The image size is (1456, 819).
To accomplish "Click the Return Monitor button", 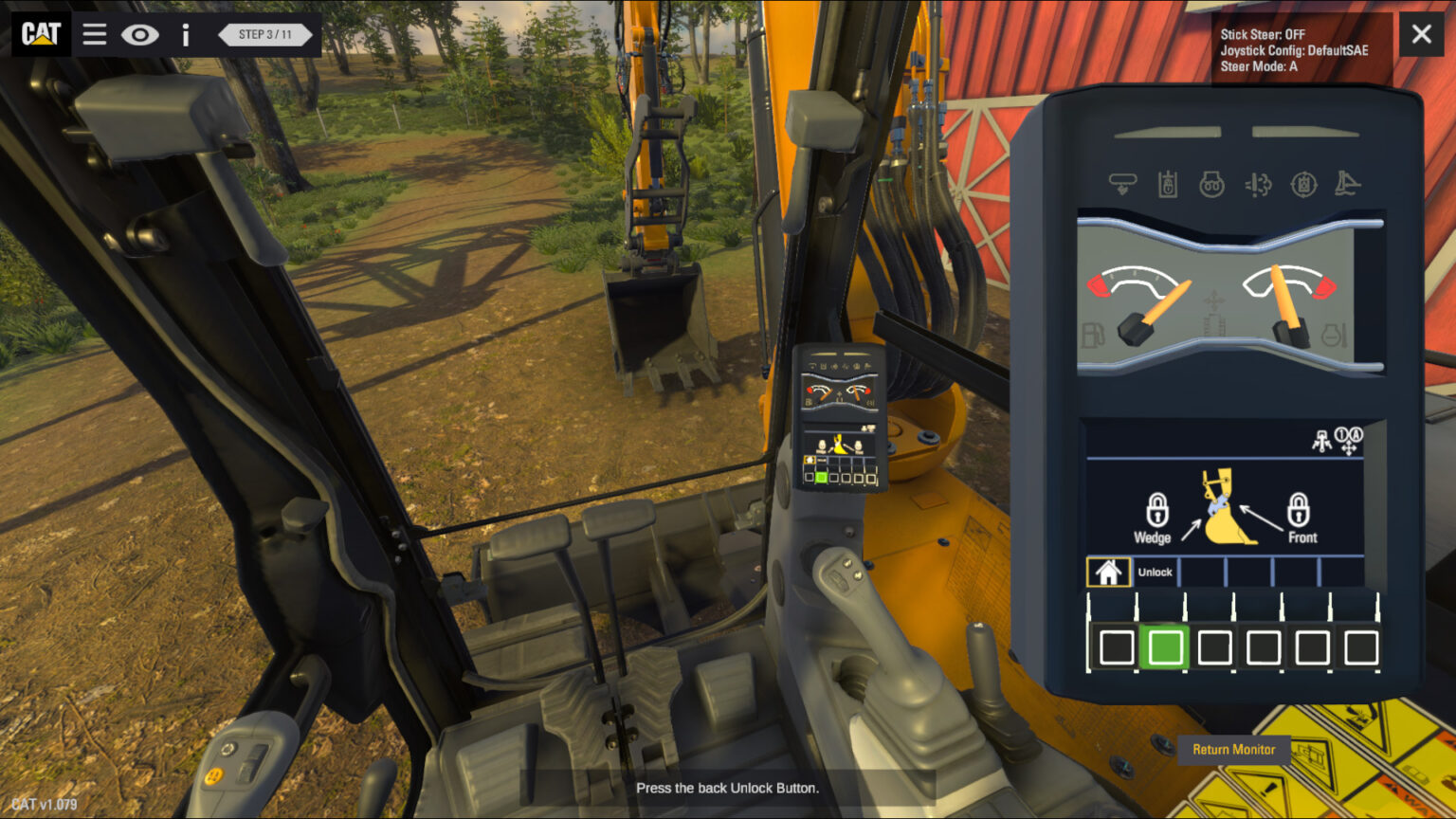I will pos(1234,750).
